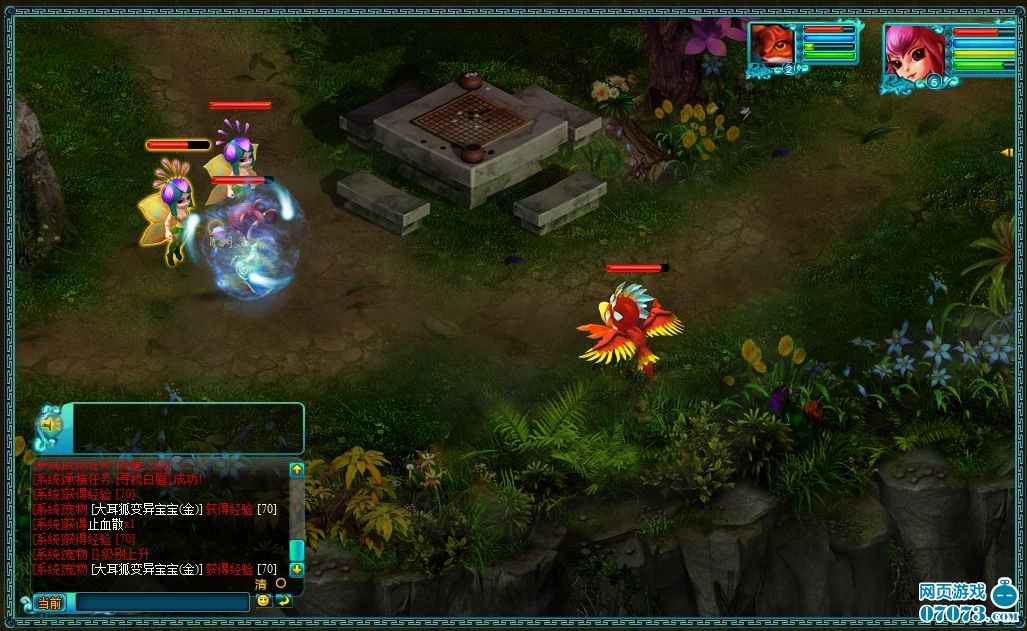Click the chat scroll-down arrow

(297, 569)
